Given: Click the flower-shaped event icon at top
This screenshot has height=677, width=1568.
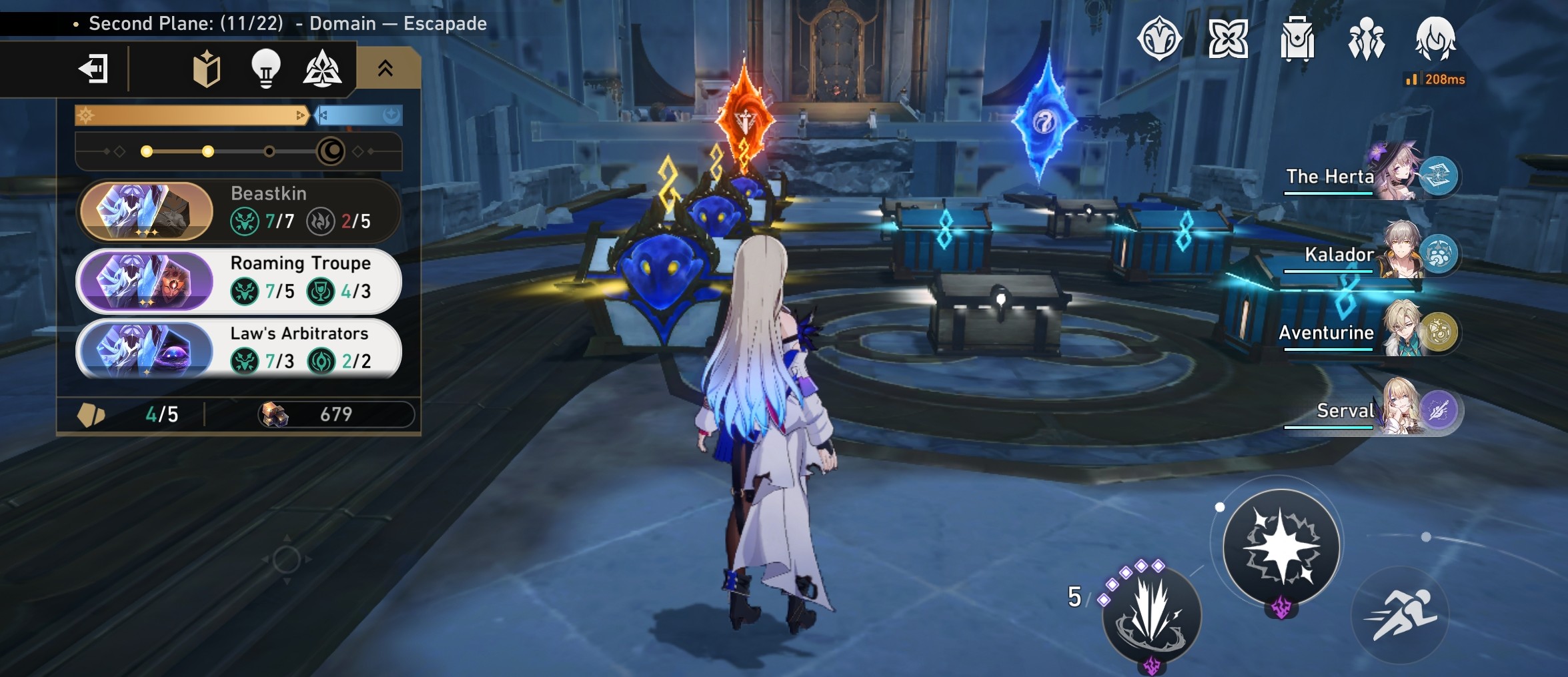Looking at the screenshot, I should (1228, 39).
